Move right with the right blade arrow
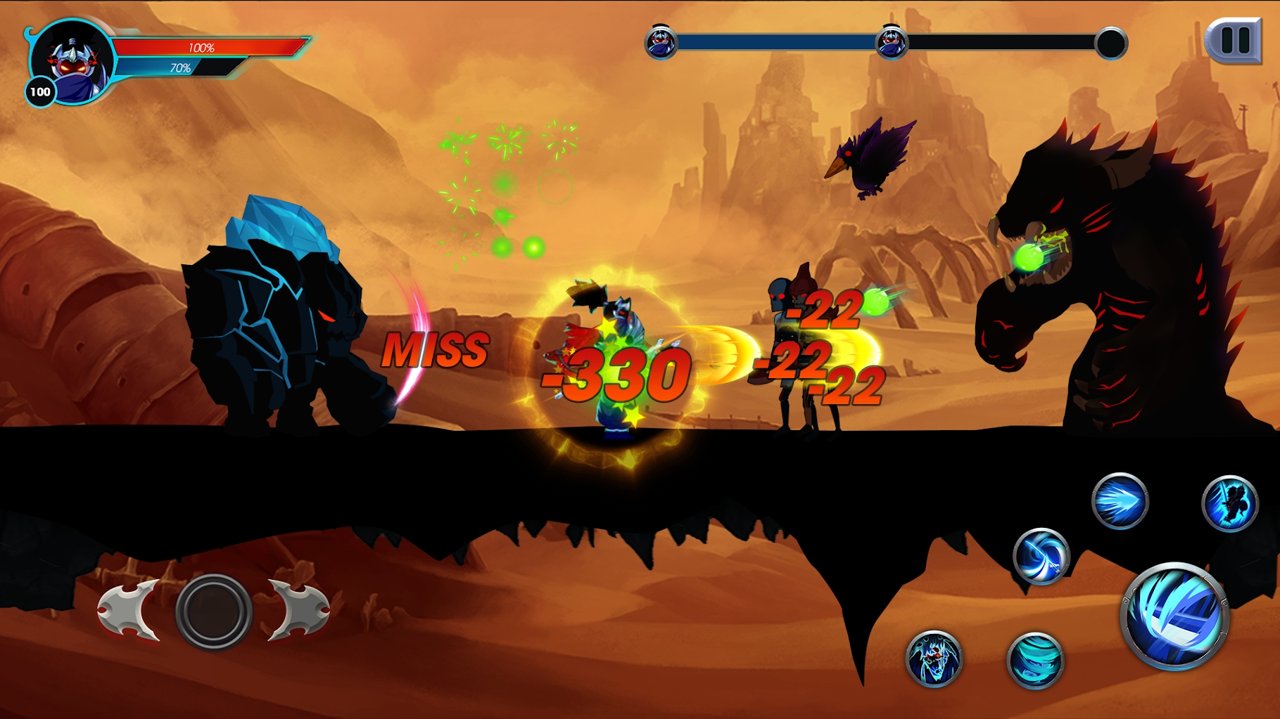The height and width of the screenshot is (719, 1280). pos(298,610)
